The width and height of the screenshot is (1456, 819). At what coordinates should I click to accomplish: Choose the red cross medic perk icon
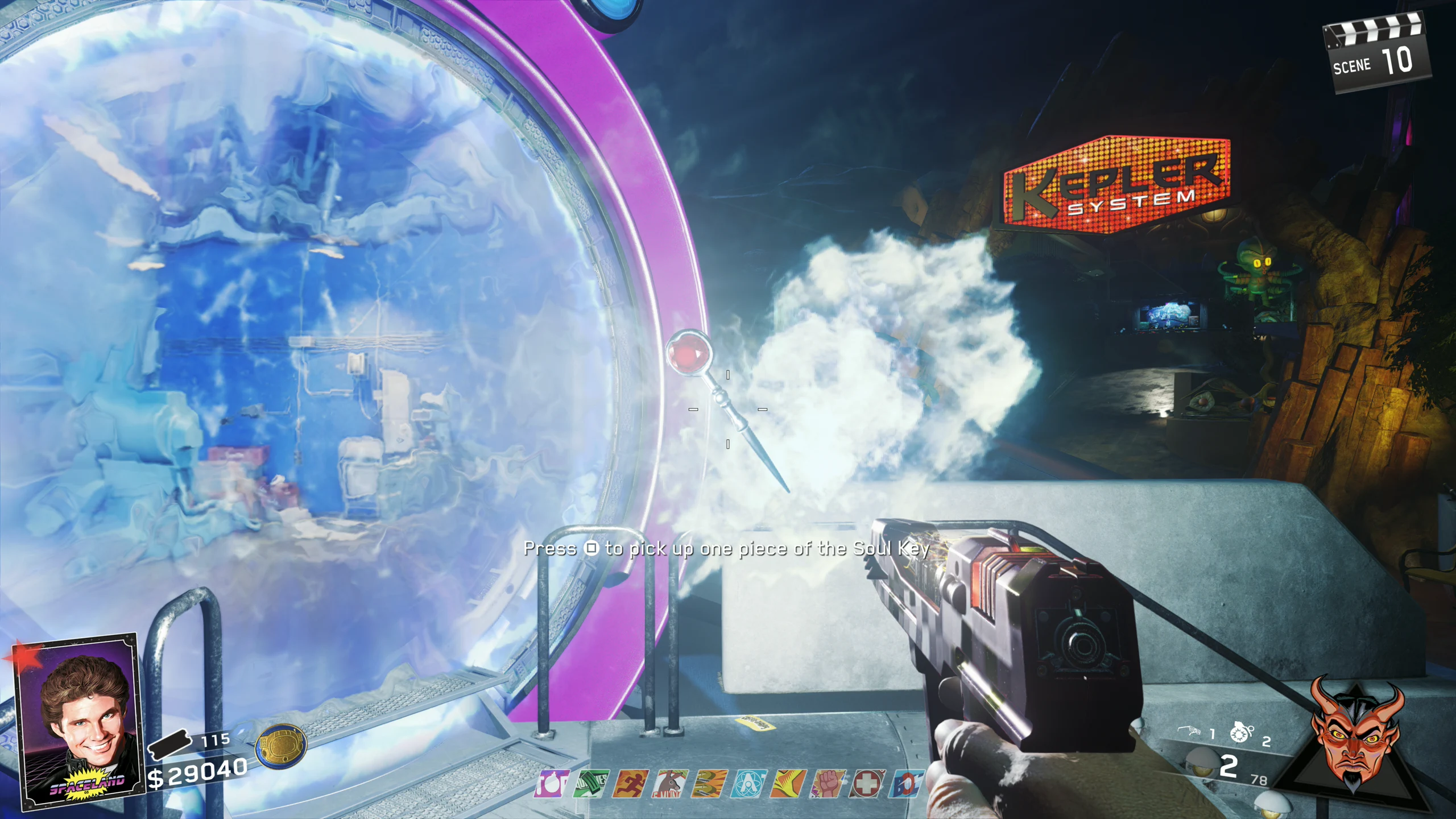[x=867, y=784]
